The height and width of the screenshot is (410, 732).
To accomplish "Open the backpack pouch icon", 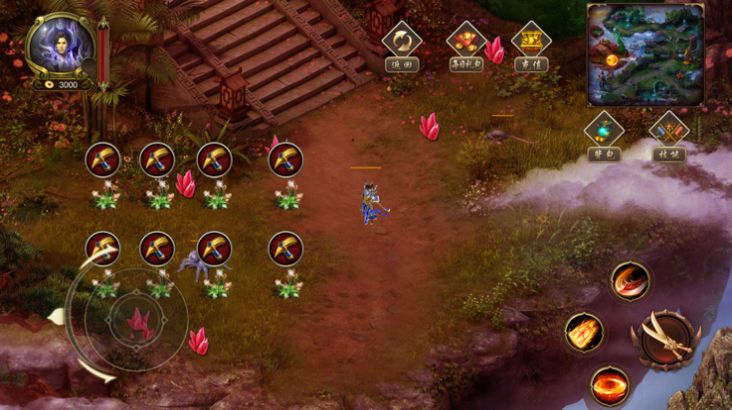I will point(604,131).
